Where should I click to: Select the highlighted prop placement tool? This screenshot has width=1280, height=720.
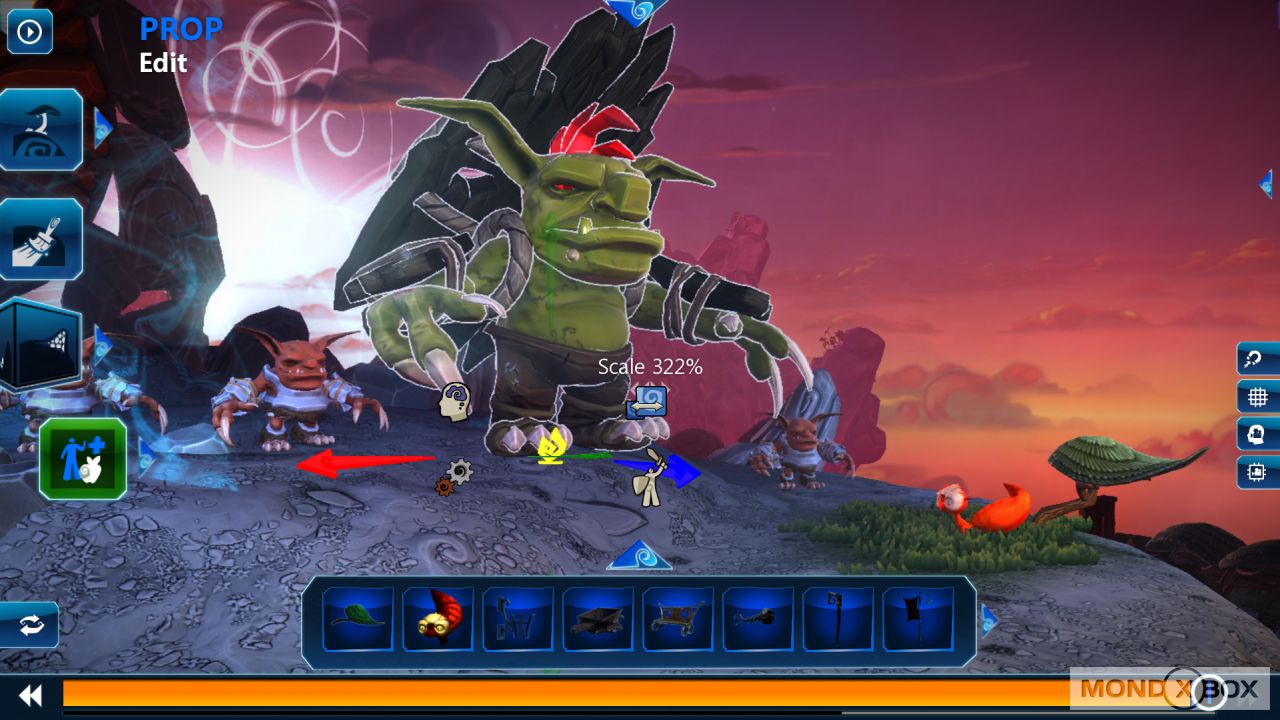click(82, 458)
